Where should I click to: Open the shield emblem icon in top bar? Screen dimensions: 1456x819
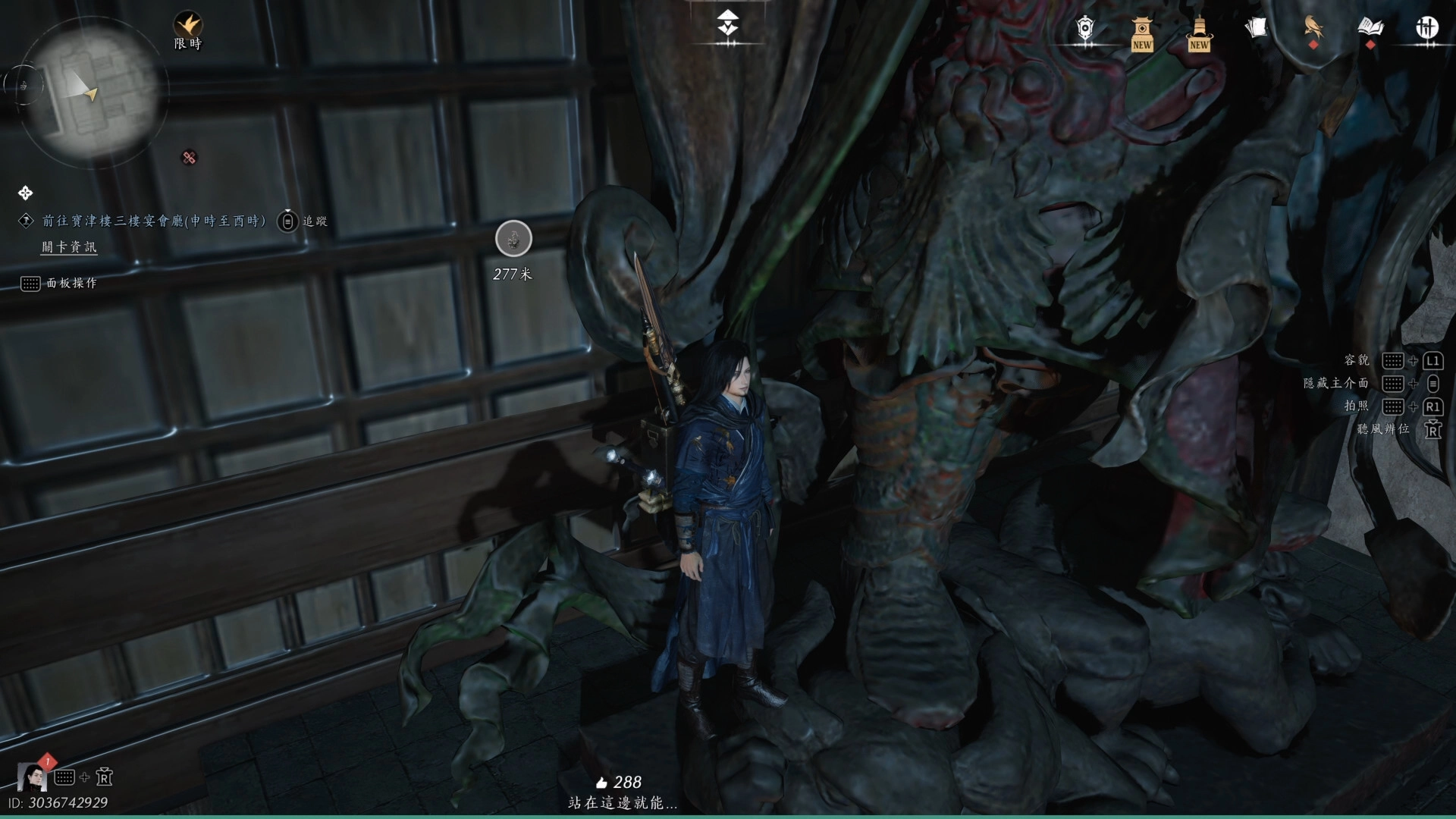pyautogui.click(x=1086, y=29)
